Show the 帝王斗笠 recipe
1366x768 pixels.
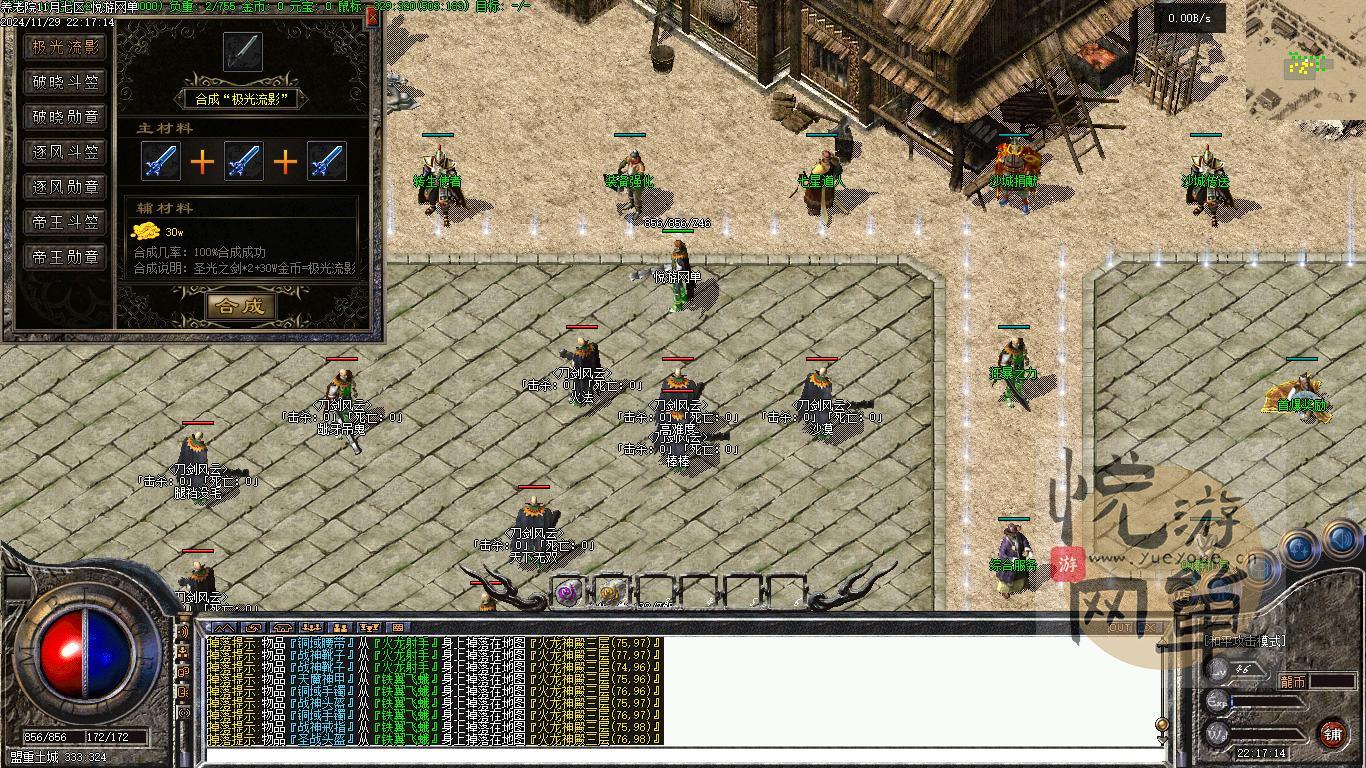pyautogui.click(x=66, y=222)
